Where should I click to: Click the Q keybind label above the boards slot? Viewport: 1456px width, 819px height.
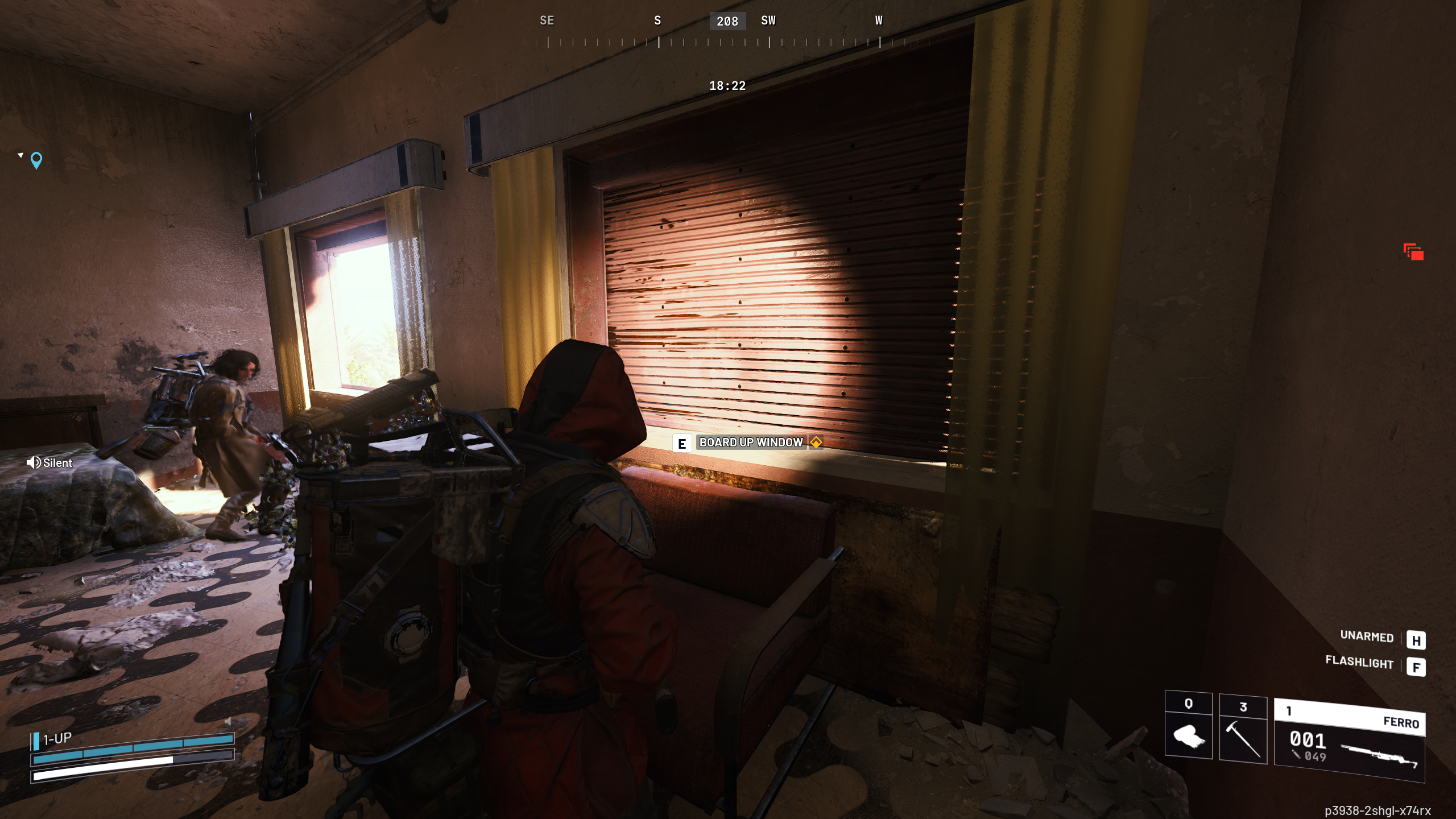[1189, 704]
